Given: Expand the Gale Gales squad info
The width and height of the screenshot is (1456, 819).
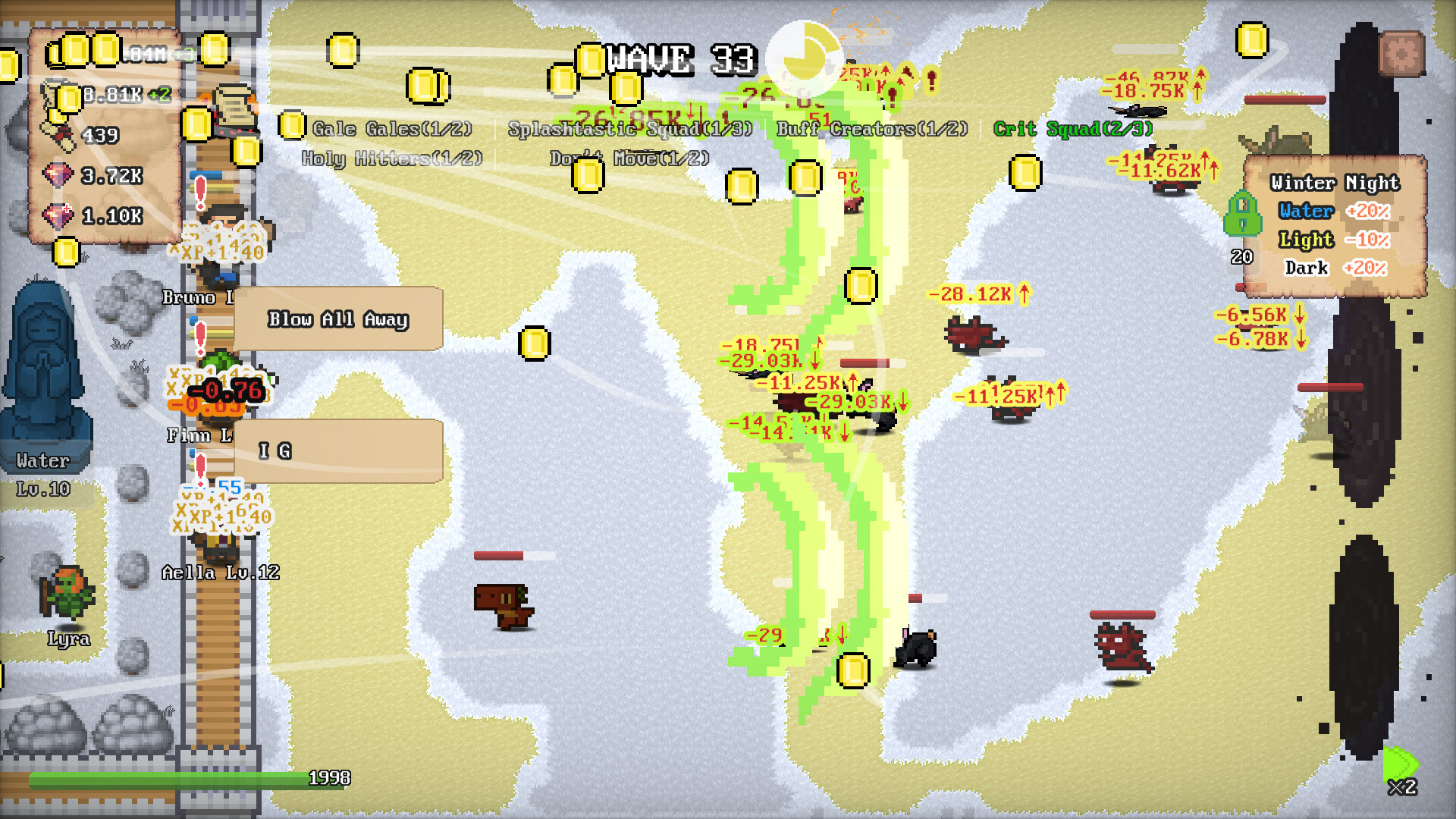Looking at the screenshot, I should click(391, 128).
